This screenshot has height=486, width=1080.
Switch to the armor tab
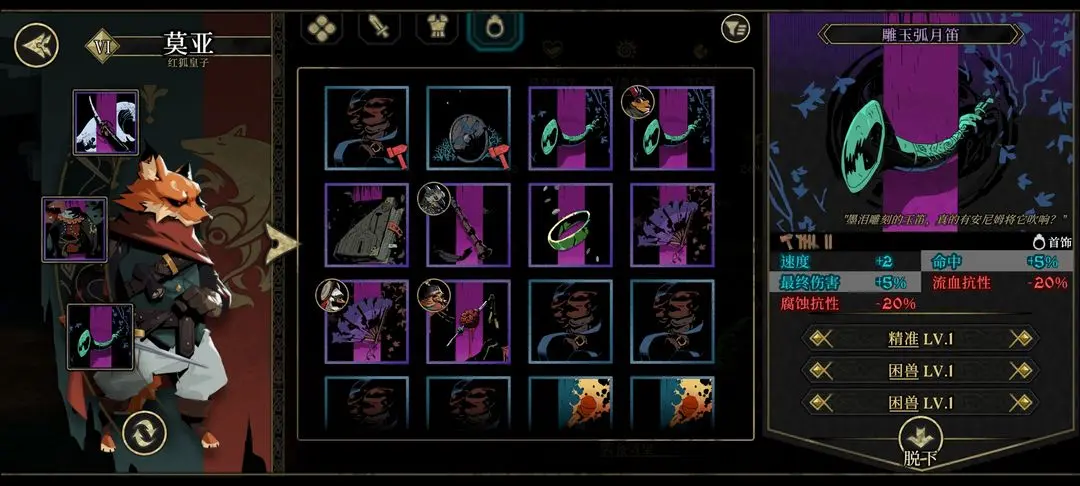[x=437, y=28]
